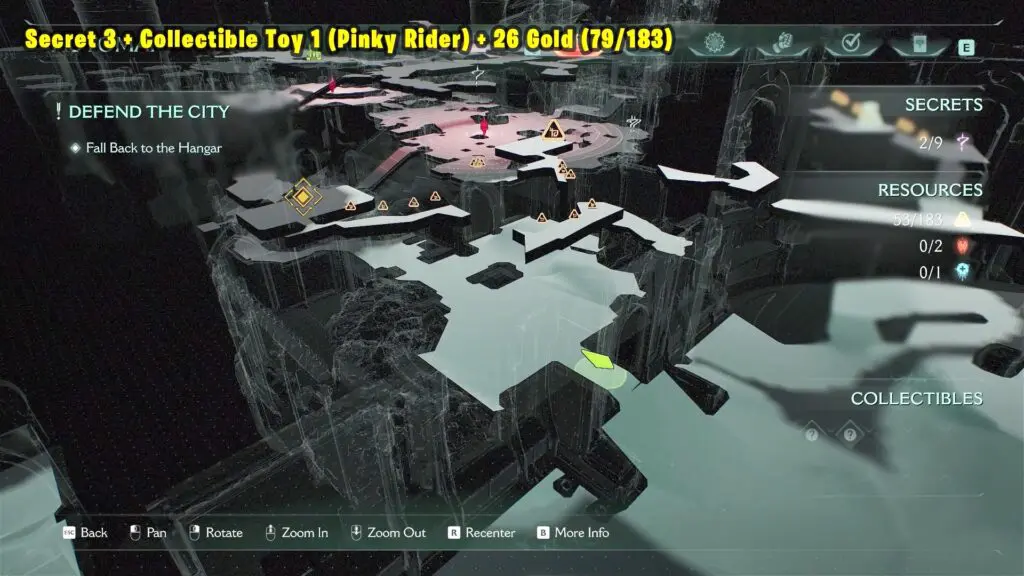Choose Zoom Out from the bottom controls

pos(390,532)
